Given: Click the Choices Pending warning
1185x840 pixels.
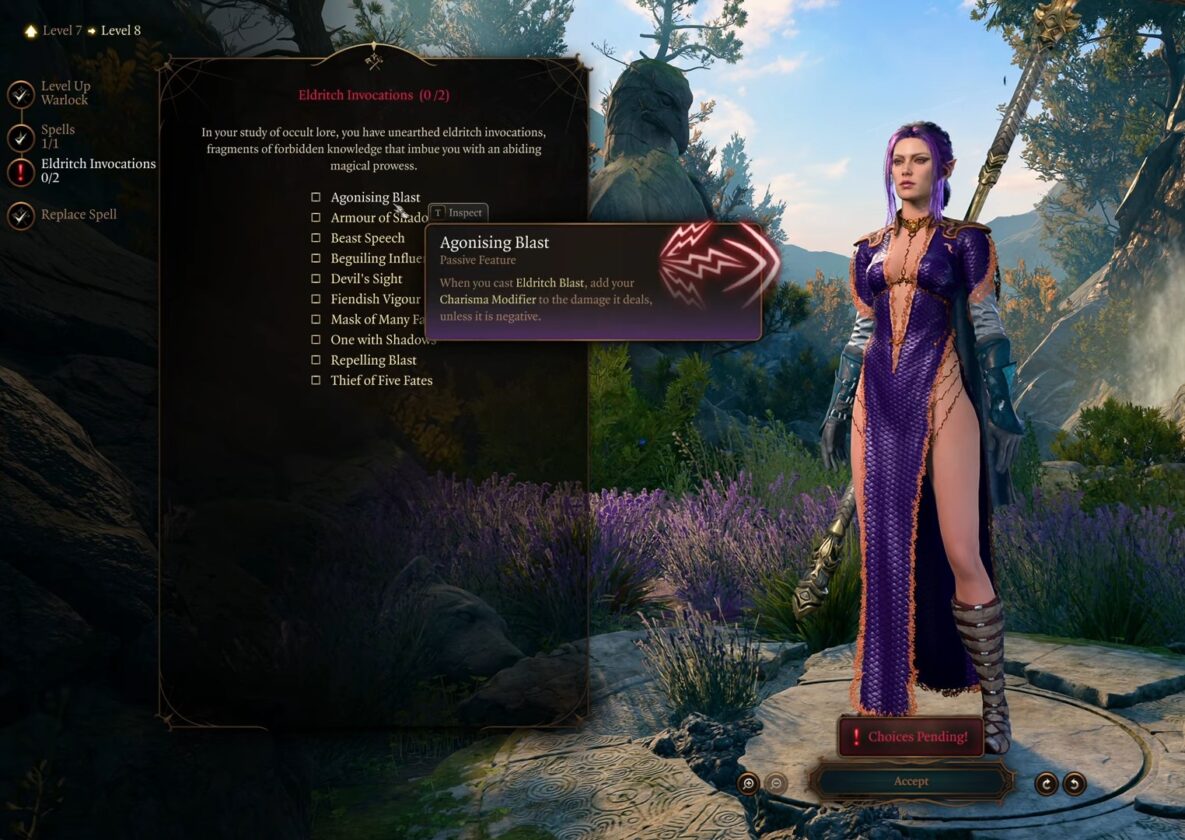Looking at the screenshot, I should click(910, 737).
